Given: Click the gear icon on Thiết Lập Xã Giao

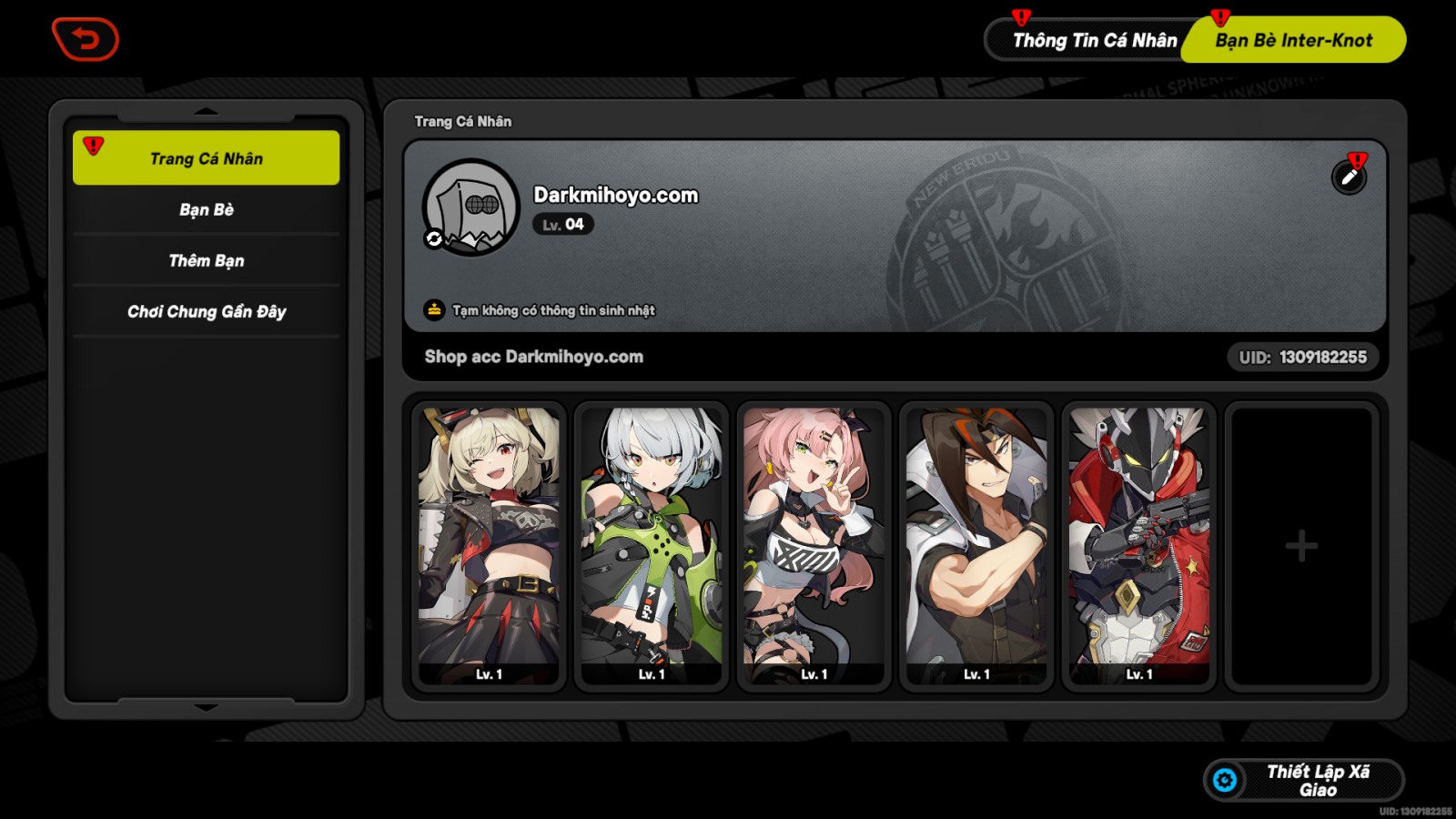Looking at the screenshot, I should [x=1226, y=779].
